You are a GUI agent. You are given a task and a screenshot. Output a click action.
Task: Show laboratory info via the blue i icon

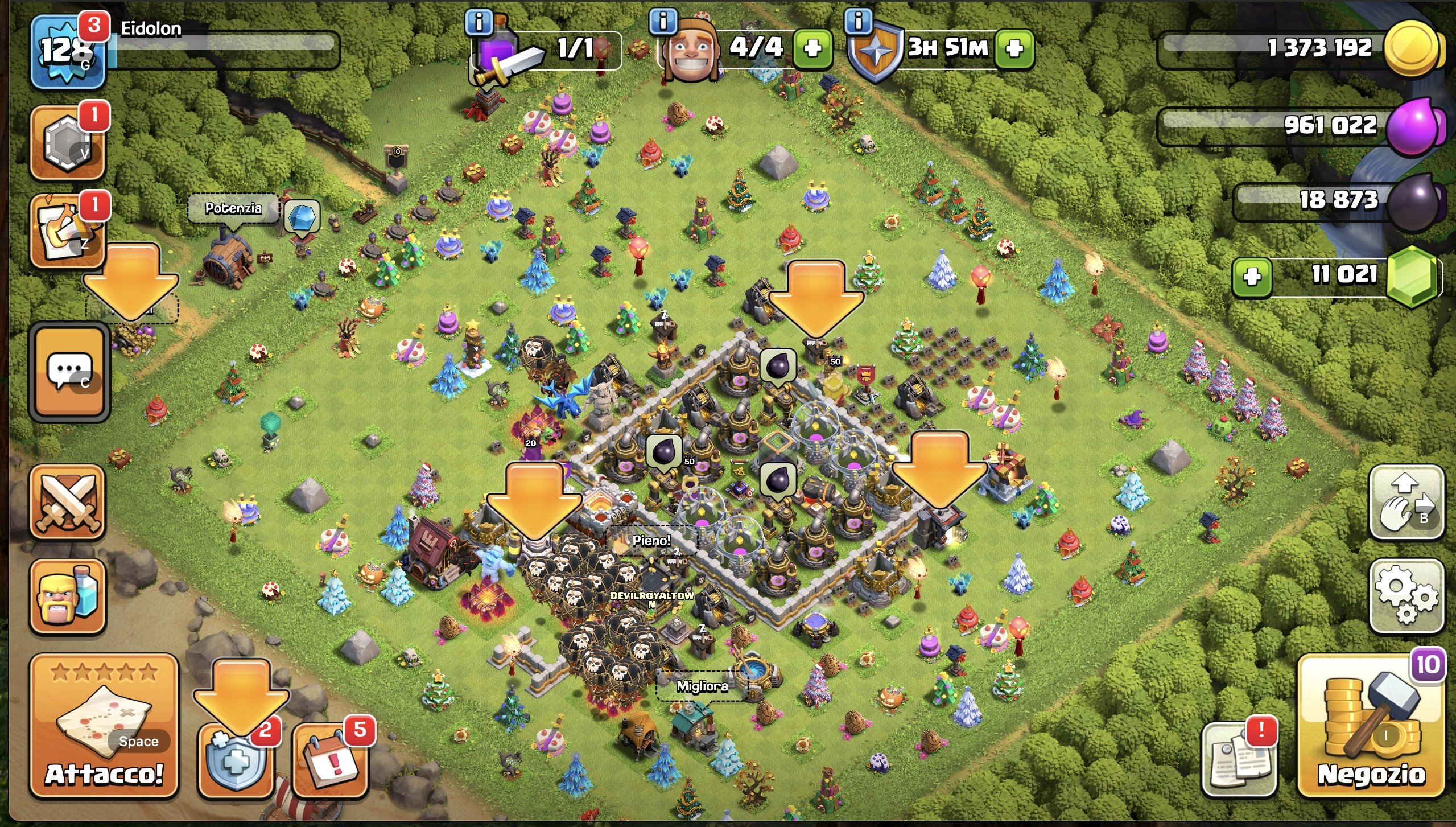click(479, 22)
